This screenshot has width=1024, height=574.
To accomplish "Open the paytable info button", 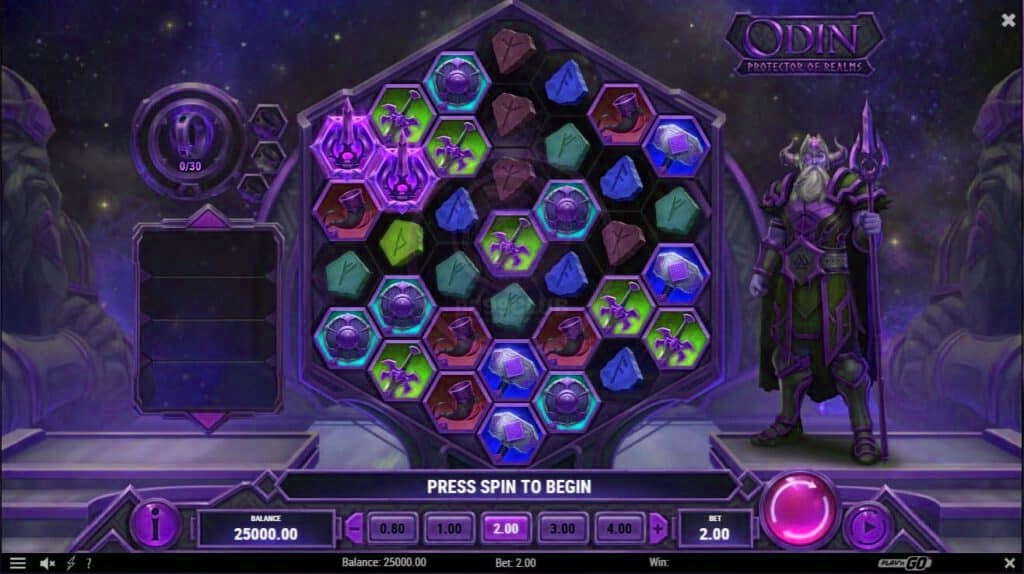I will [157, 524].
